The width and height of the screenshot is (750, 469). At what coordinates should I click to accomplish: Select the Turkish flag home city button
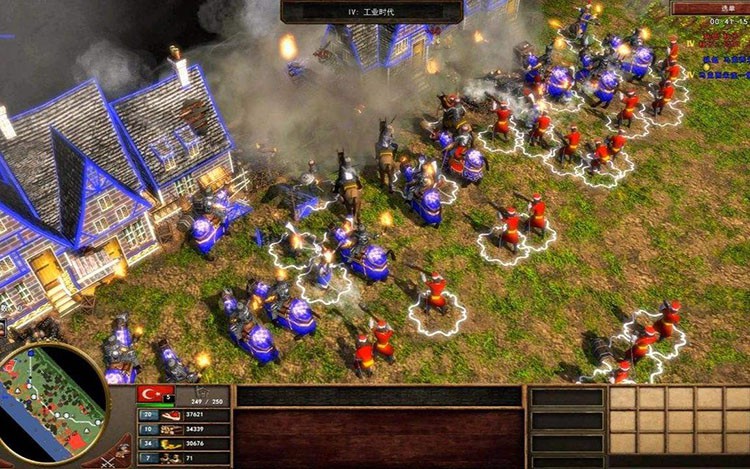155,395
